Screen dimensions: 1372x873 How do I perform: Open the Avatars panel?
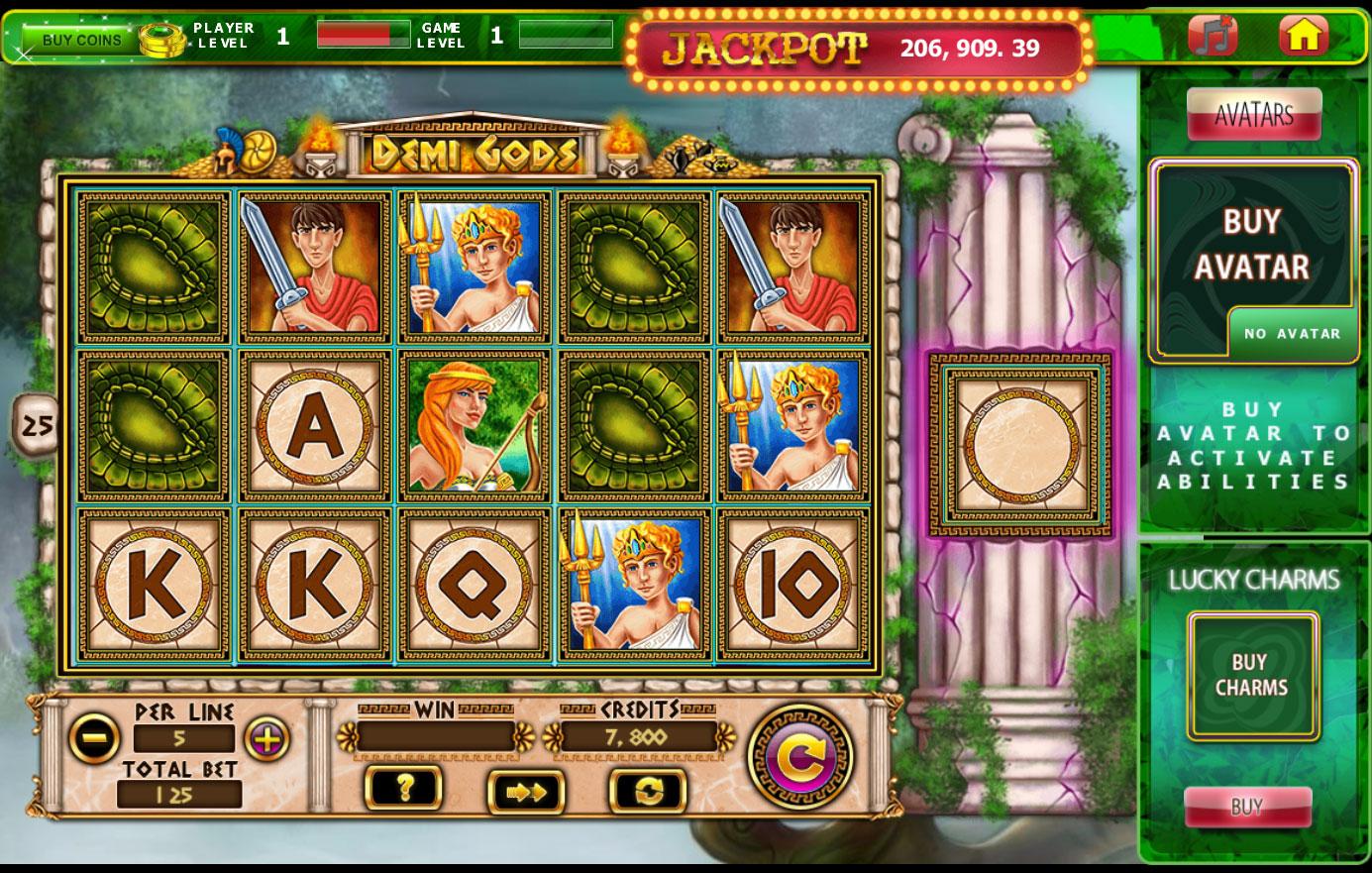click(1253, 114)
